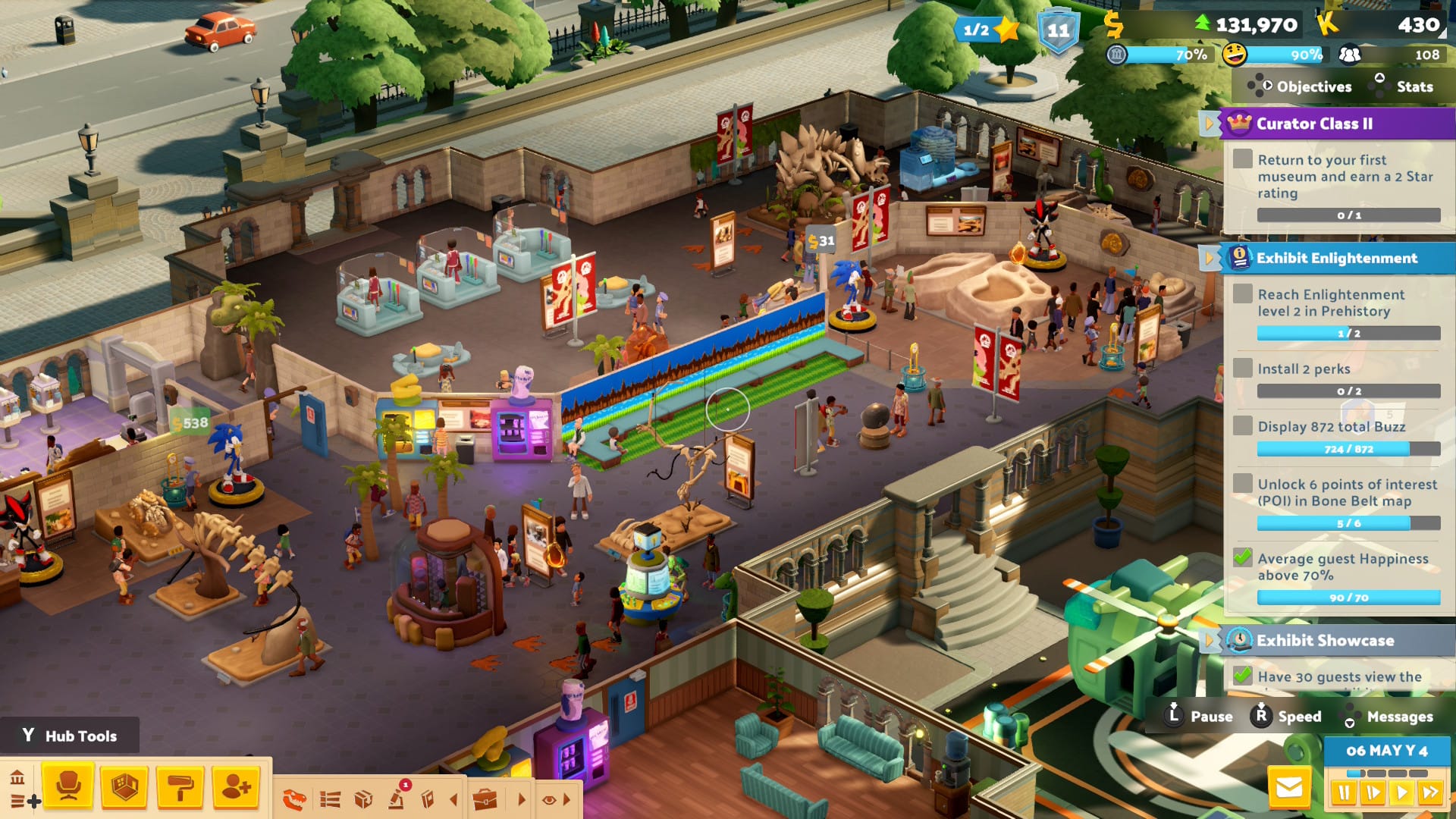Open the list overview icon
The height and width of the screenshot is (819, 1456).
point(330,799)
